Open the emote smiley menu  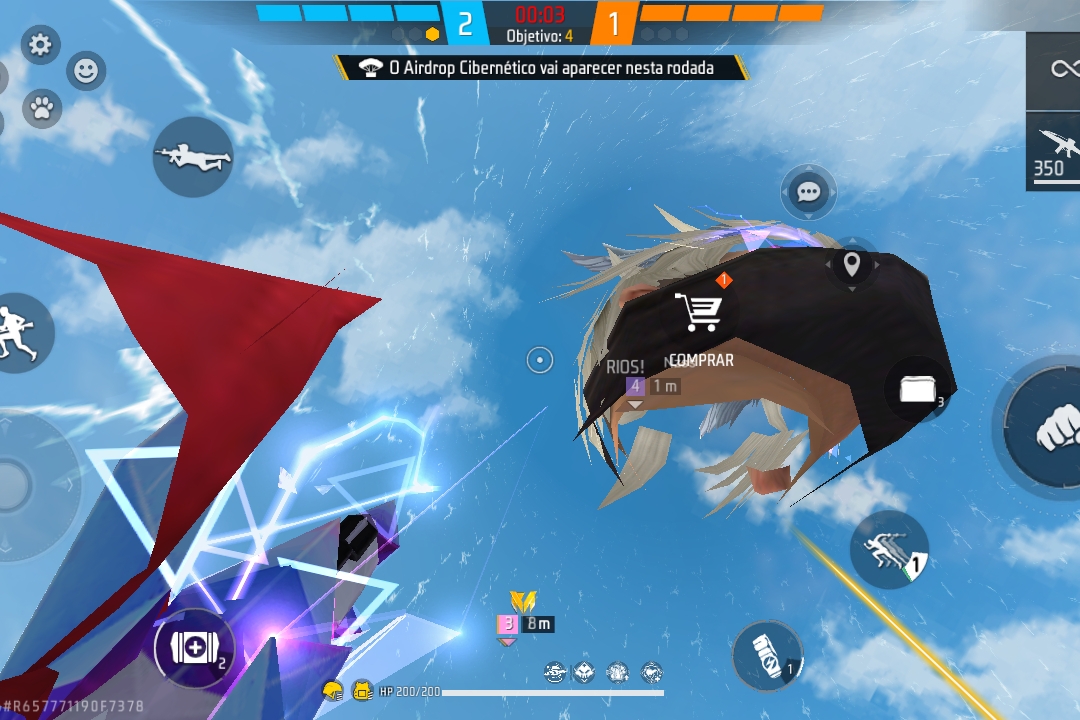[x=87, y=71]
